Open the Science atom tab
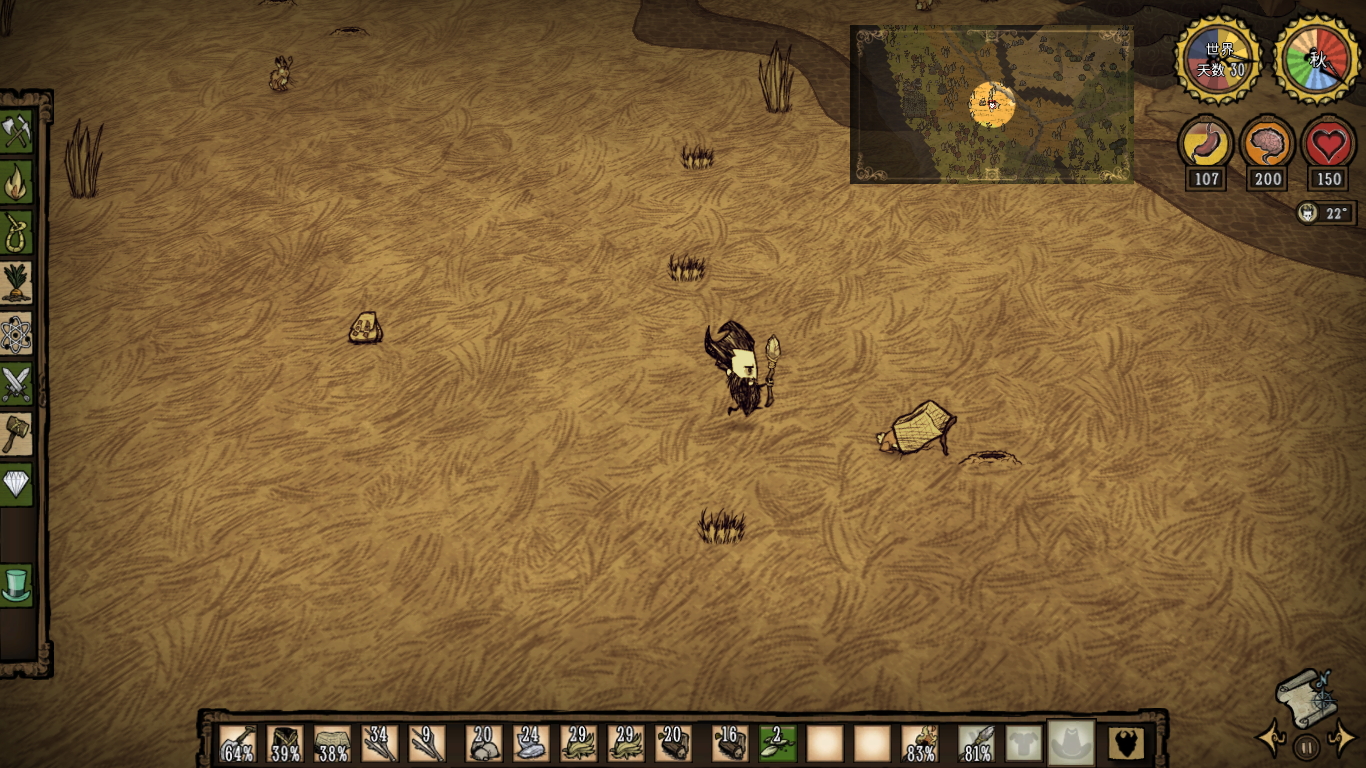 17,333
